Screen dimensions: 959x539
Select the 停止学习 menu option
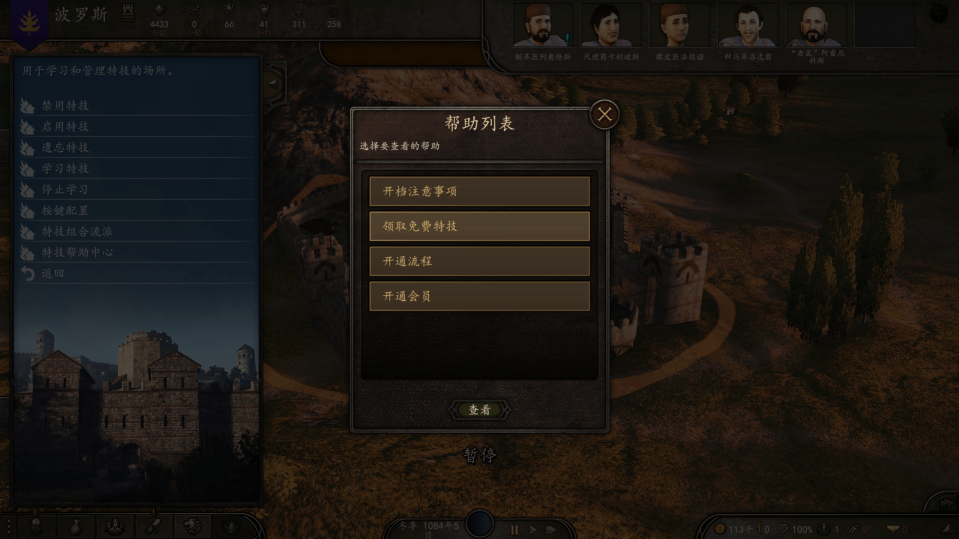click(65, 190)
